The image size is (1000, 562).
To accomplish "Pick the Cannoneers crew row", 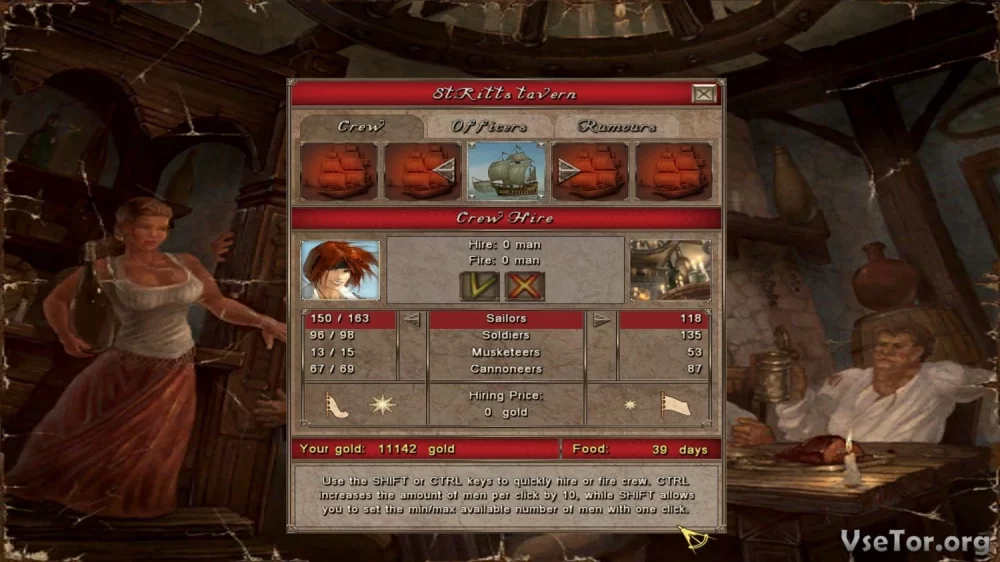I will pos(505,369).
